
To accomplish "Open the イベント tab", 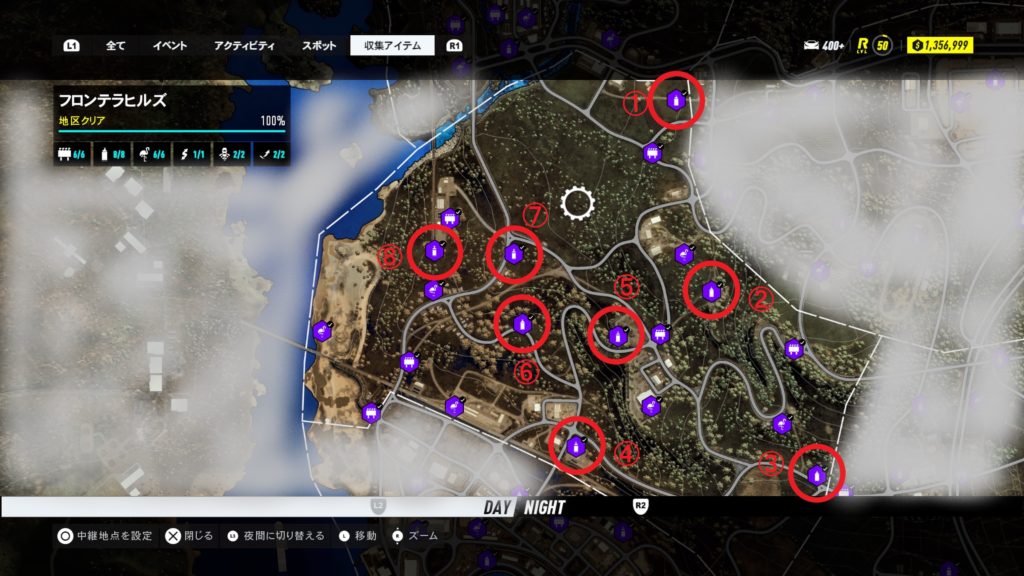I will point(169,46).
